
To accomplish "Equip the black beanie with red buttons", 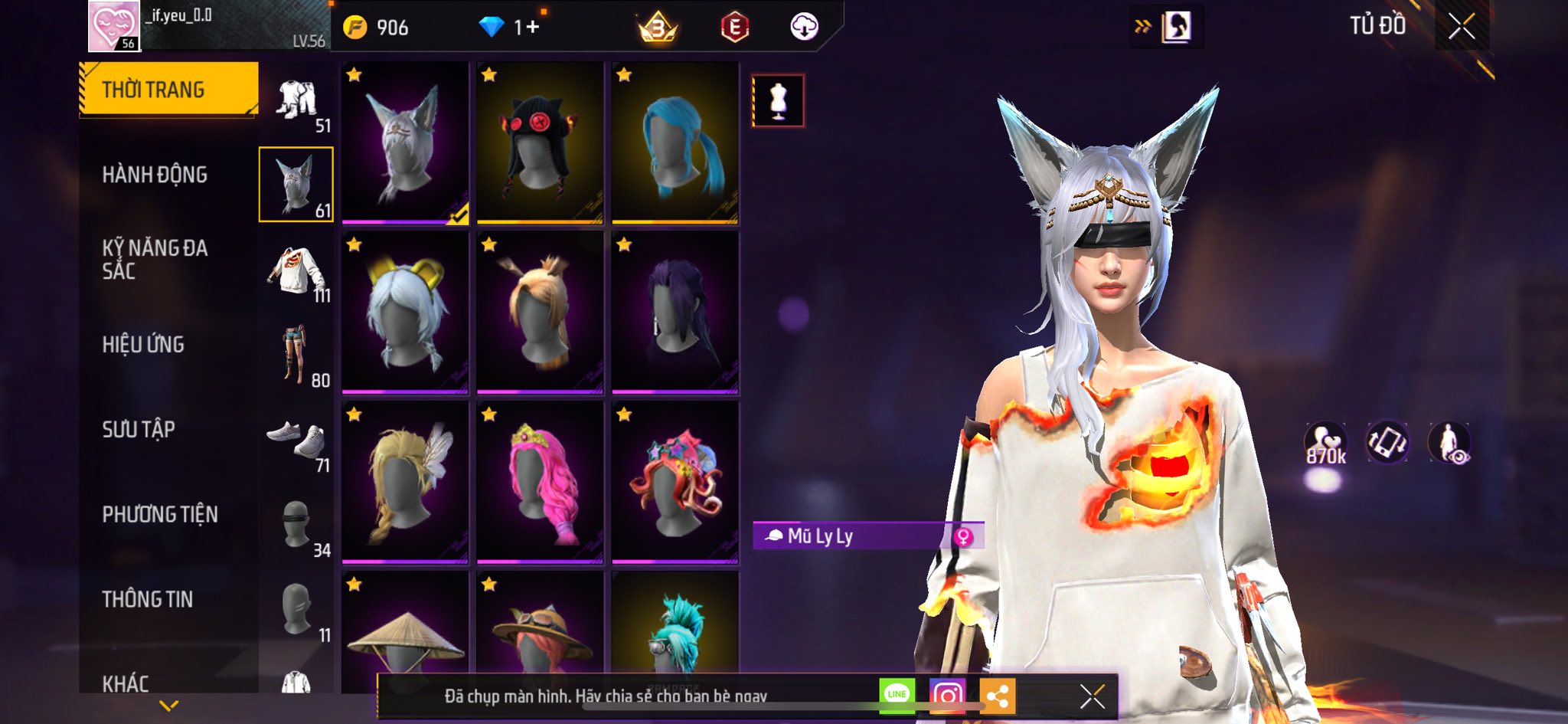I will 540,143.
